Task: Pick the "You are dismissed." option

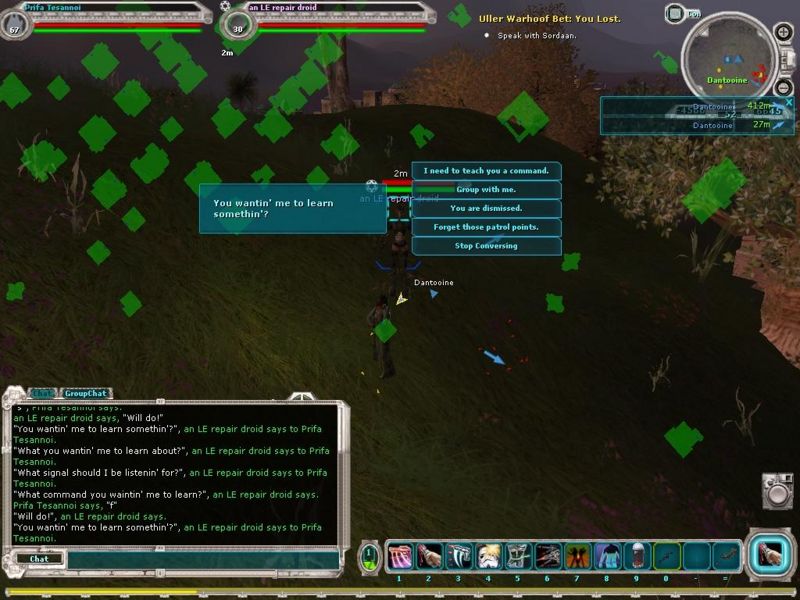Action: (x=486, y=209)
